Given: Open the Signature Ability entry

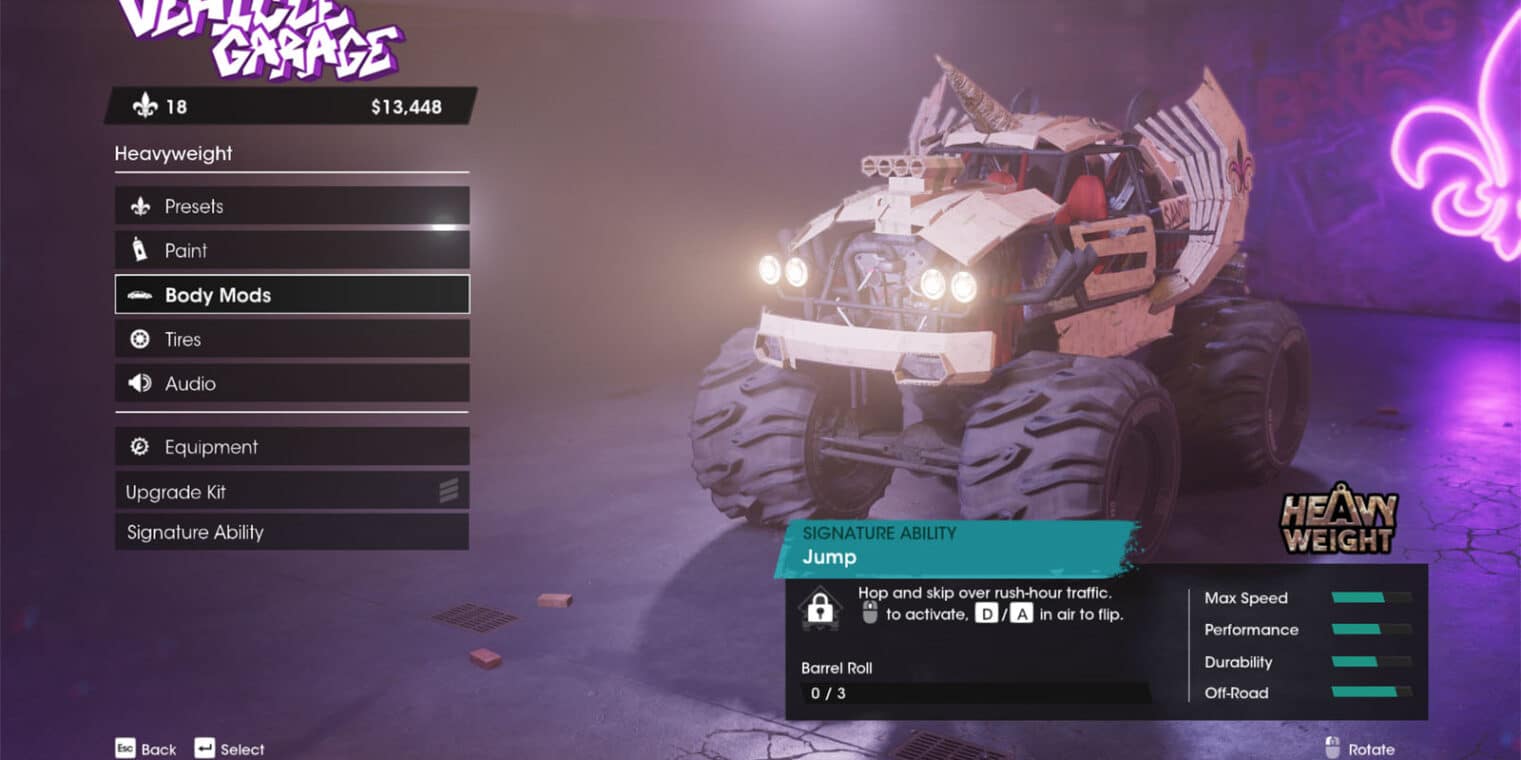Looking at the screenshot, I should [x=291, y=532].
